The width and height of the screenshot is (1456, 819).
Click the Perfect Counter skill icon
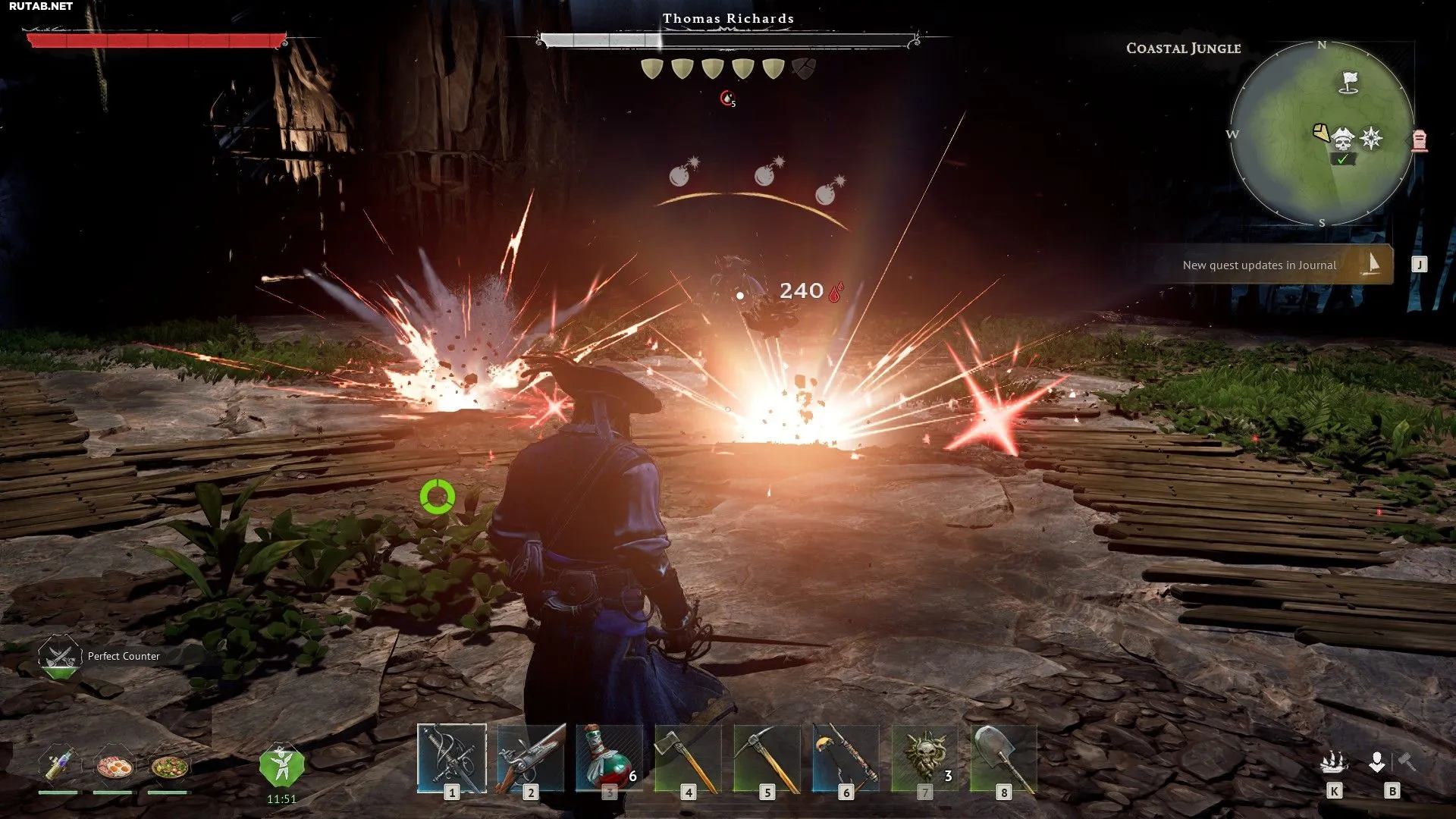59,656
